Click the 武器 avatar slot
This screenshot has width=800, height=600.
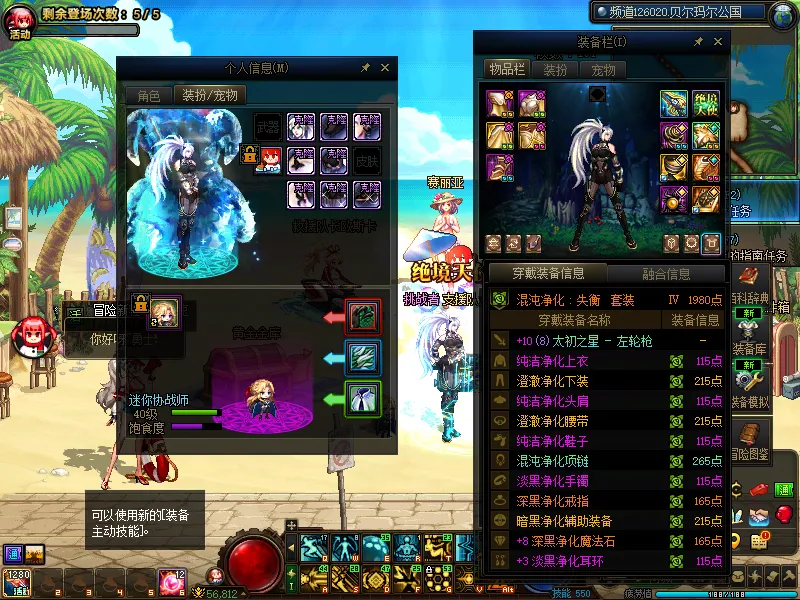pyautogui.click(x=267, y=127)
